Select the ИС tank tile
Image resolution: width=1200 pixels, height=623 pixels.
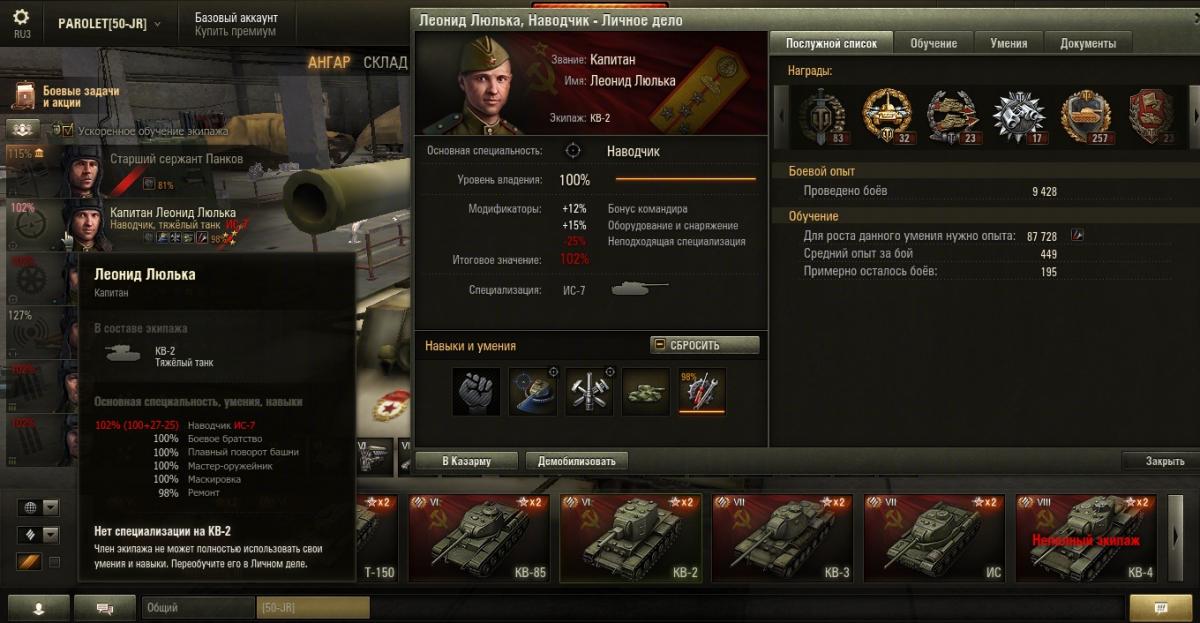(x=934, y=537)
